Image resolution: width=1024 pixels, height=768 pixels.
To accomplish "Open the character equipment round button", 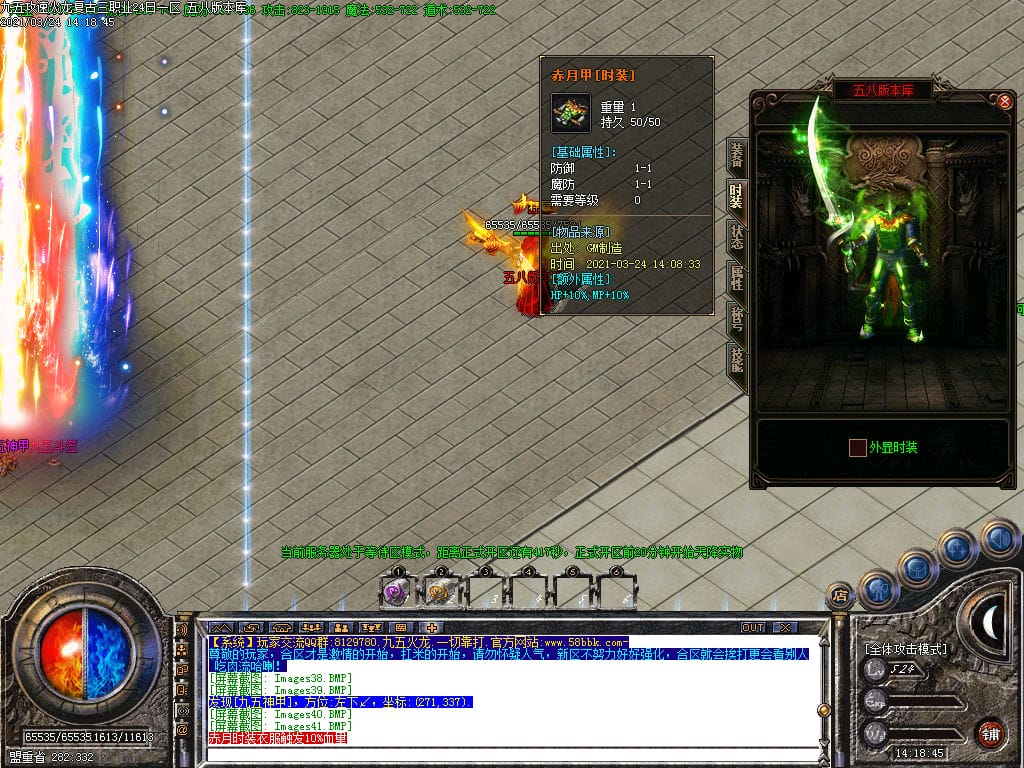I will tap(878, 589).
